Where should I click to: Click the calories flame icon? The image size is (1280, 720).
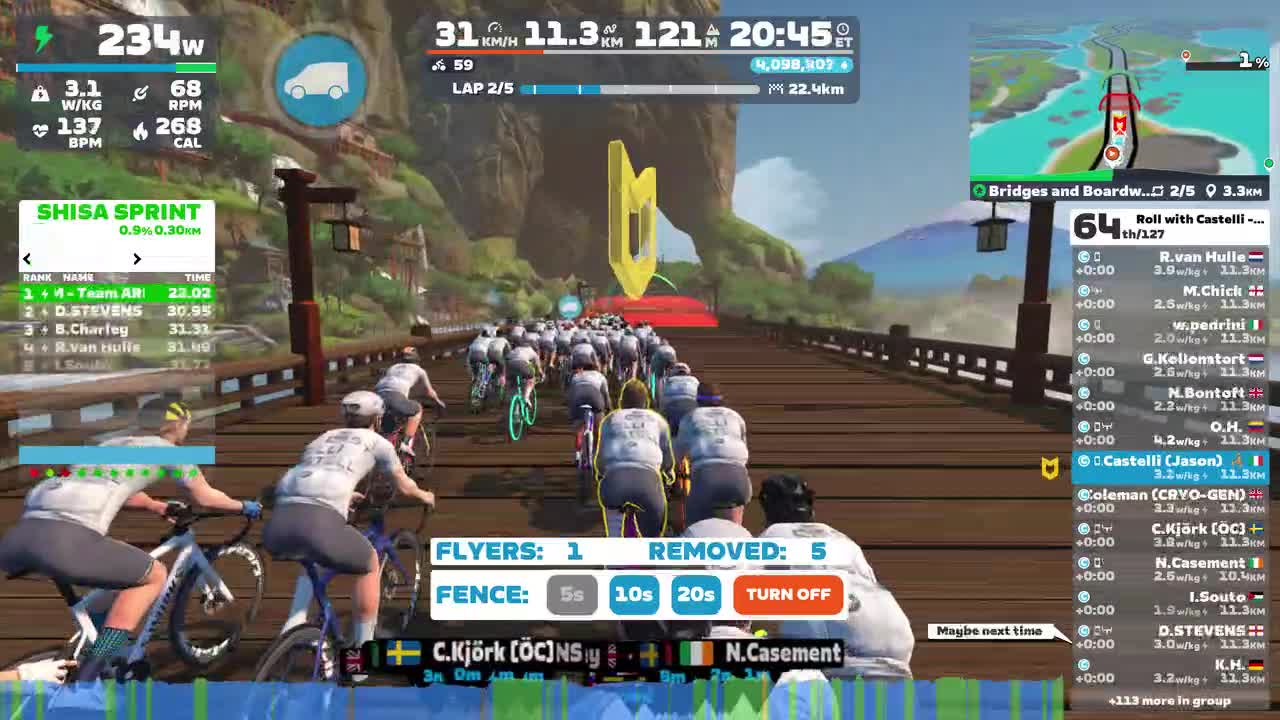pos(140,128)
